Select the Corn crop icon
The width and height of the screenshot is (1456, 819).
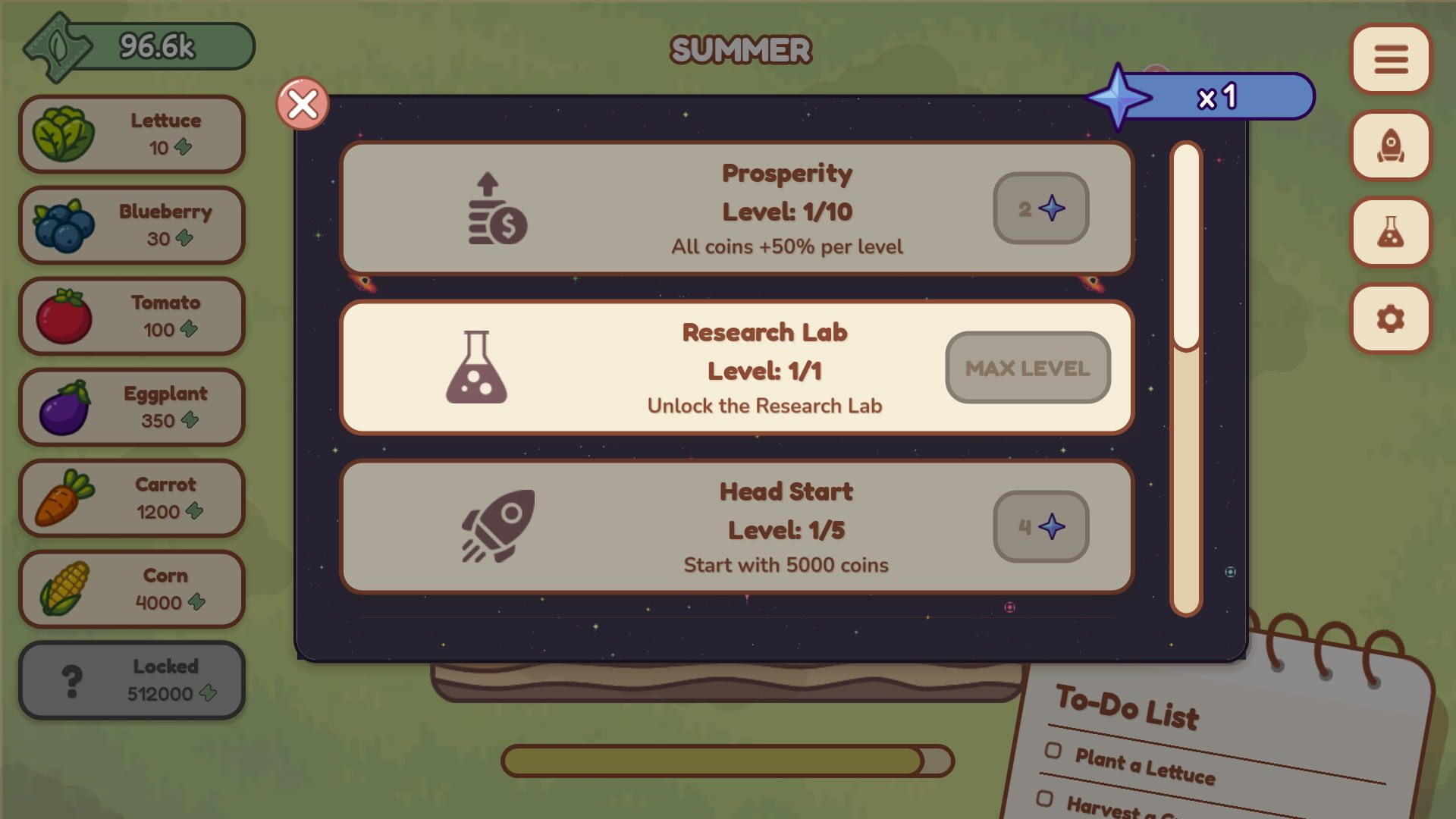pos(64,588)
